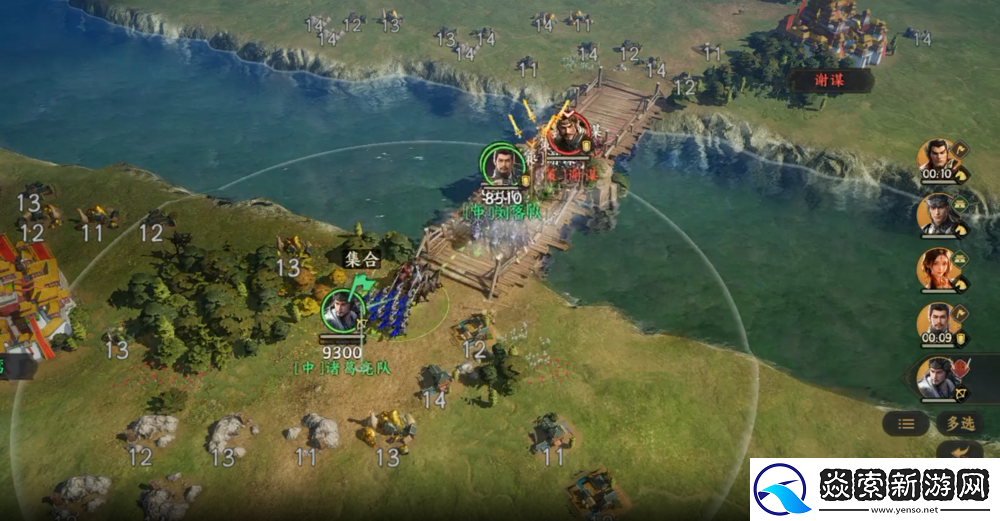
Task: Select the green-ringed Liu Bei squad portrait
Action: pos(503,164)
